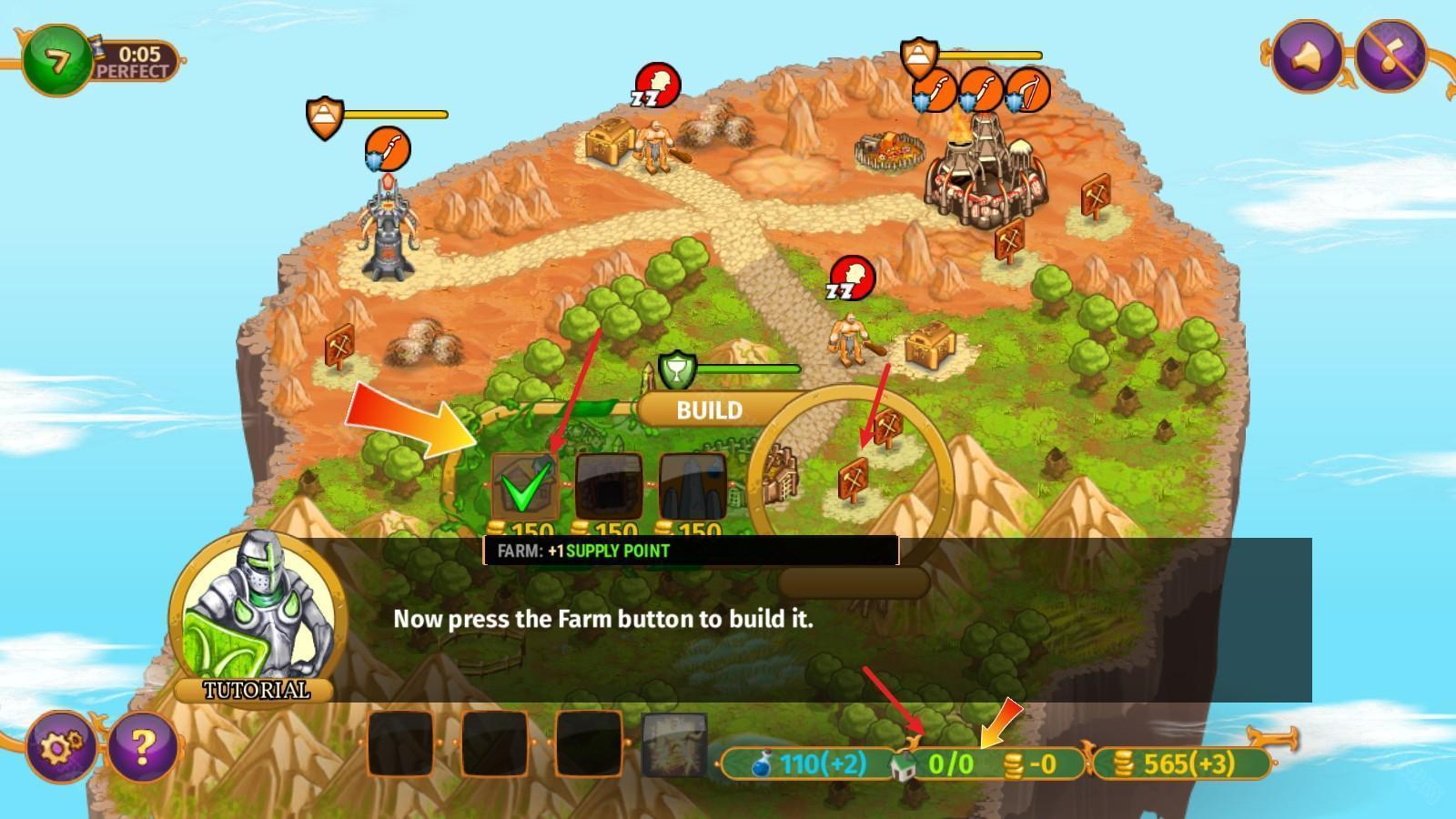Open the gear settings menu
This screenshot has height=819, width=1456.
pyautogui.click(x=59, y=747)
